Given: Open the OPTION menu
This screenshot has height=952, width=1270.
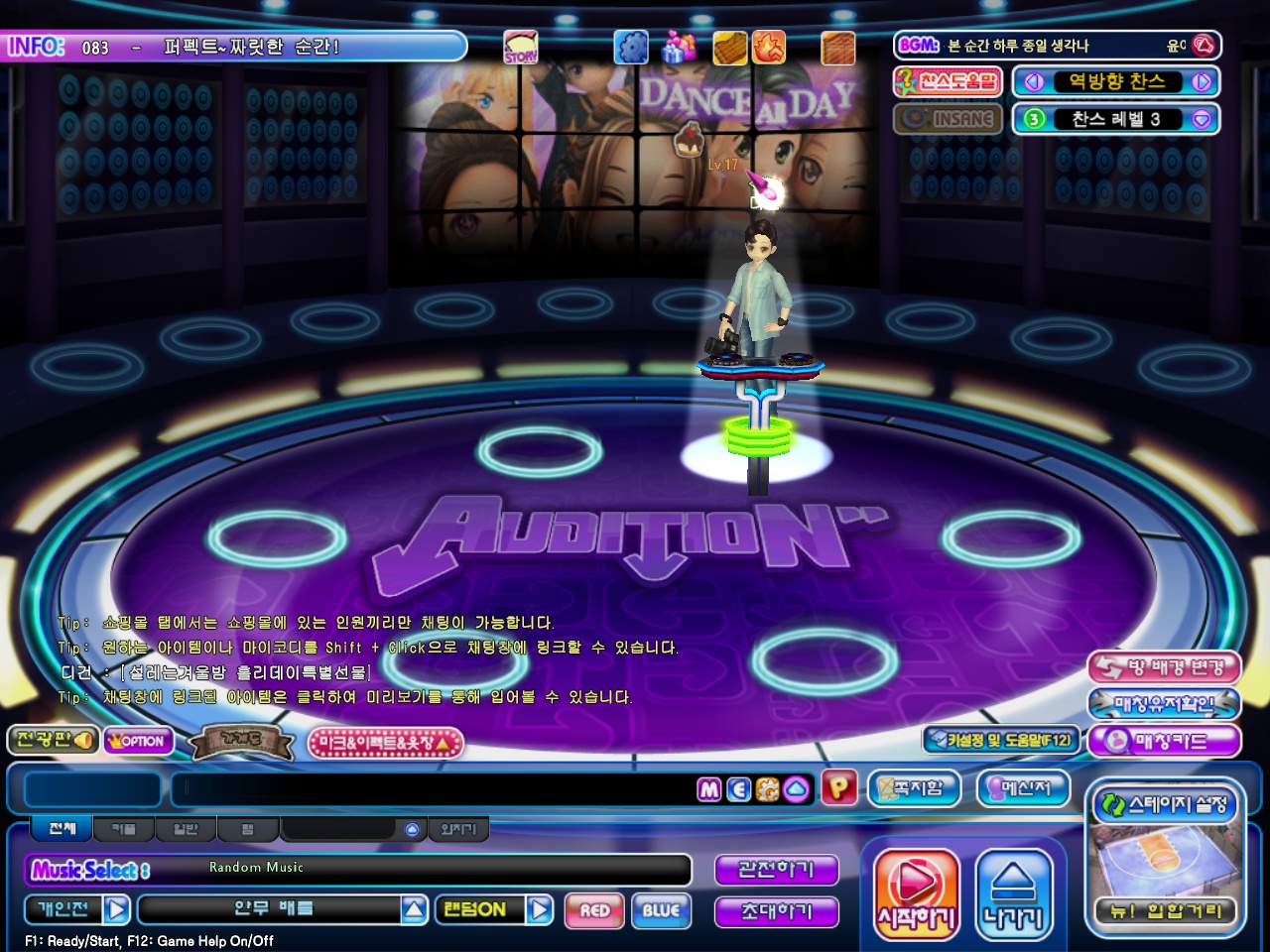Looking at the screenshot, I should pos(138,741).
